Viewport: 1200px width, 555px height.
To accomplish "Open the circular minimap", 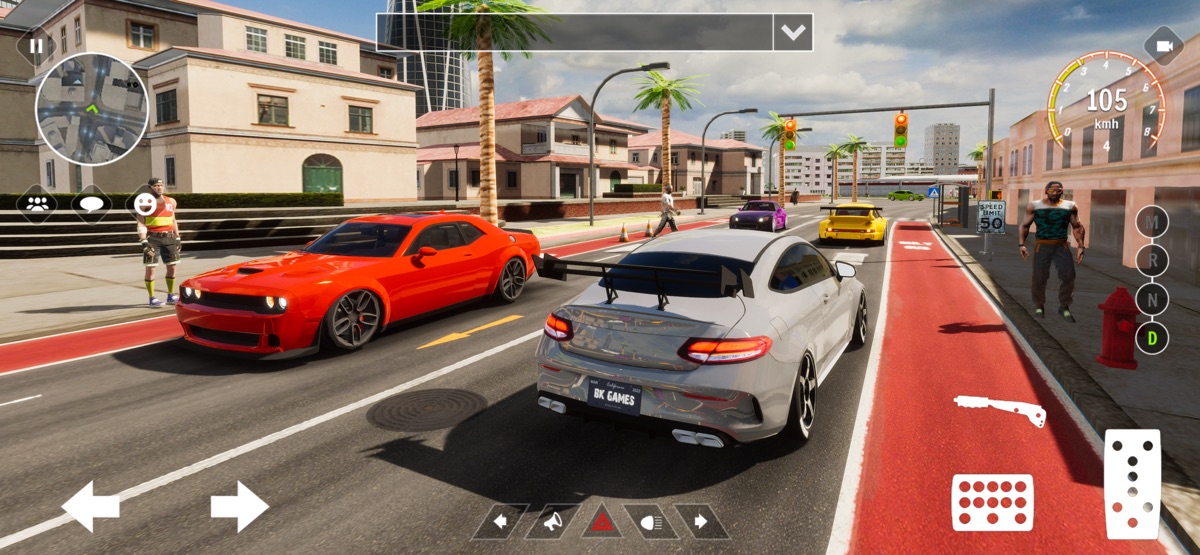I will click(x=92, y=108).
